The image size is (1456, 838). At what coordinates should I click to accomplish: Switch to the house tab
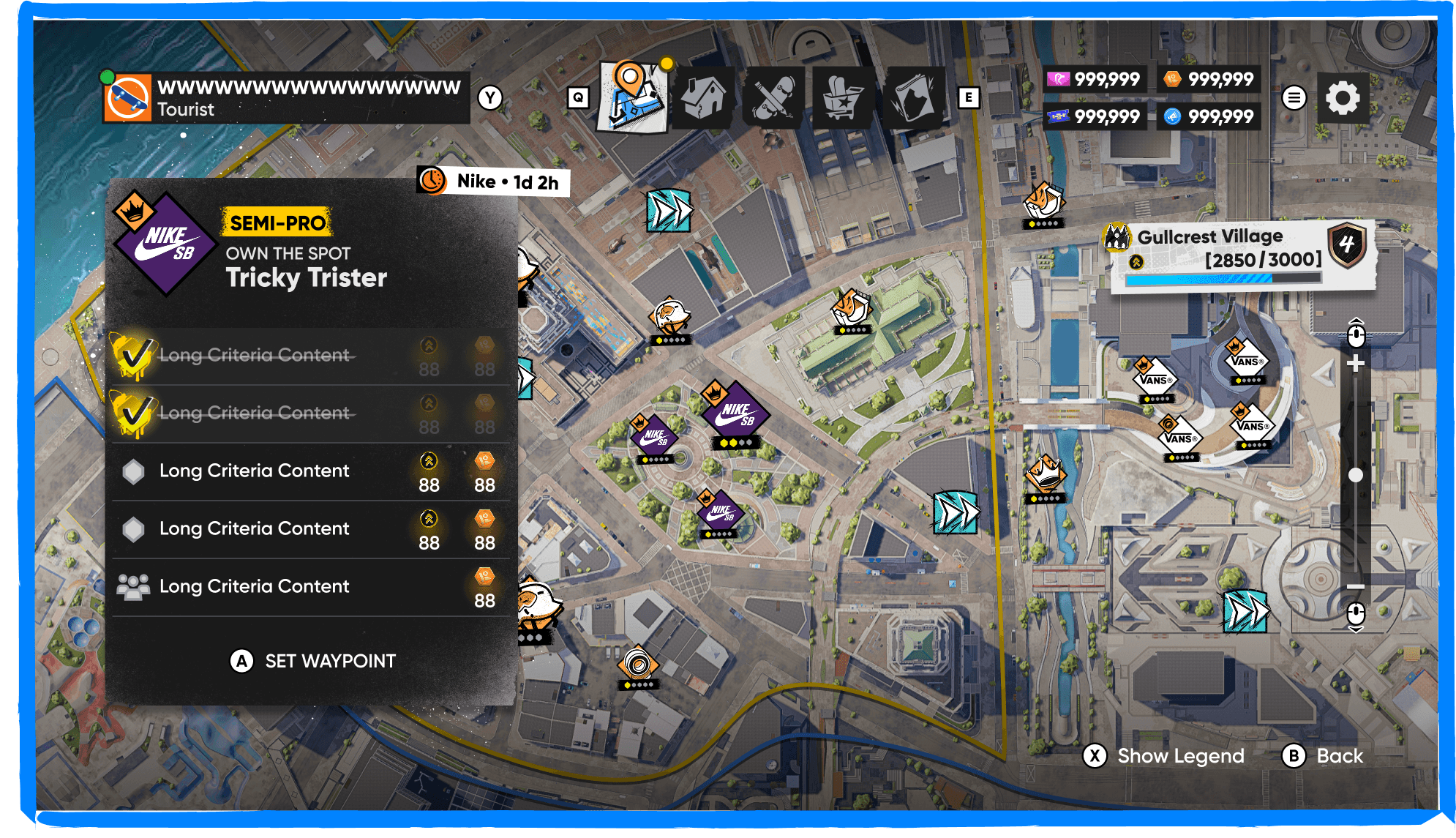[703, 97]
